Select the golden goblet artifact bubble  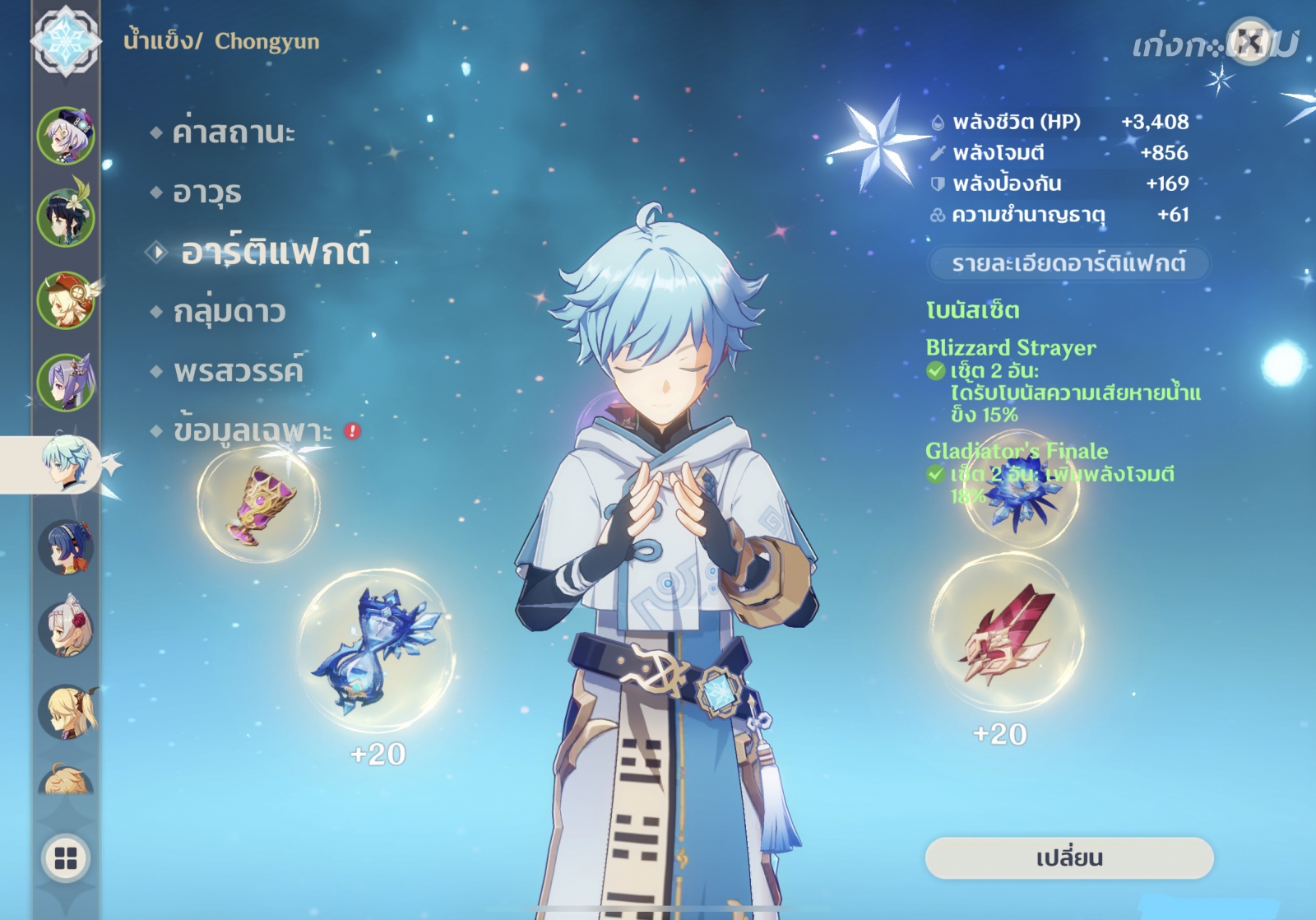pyautogui.click(x=259, y=504)
